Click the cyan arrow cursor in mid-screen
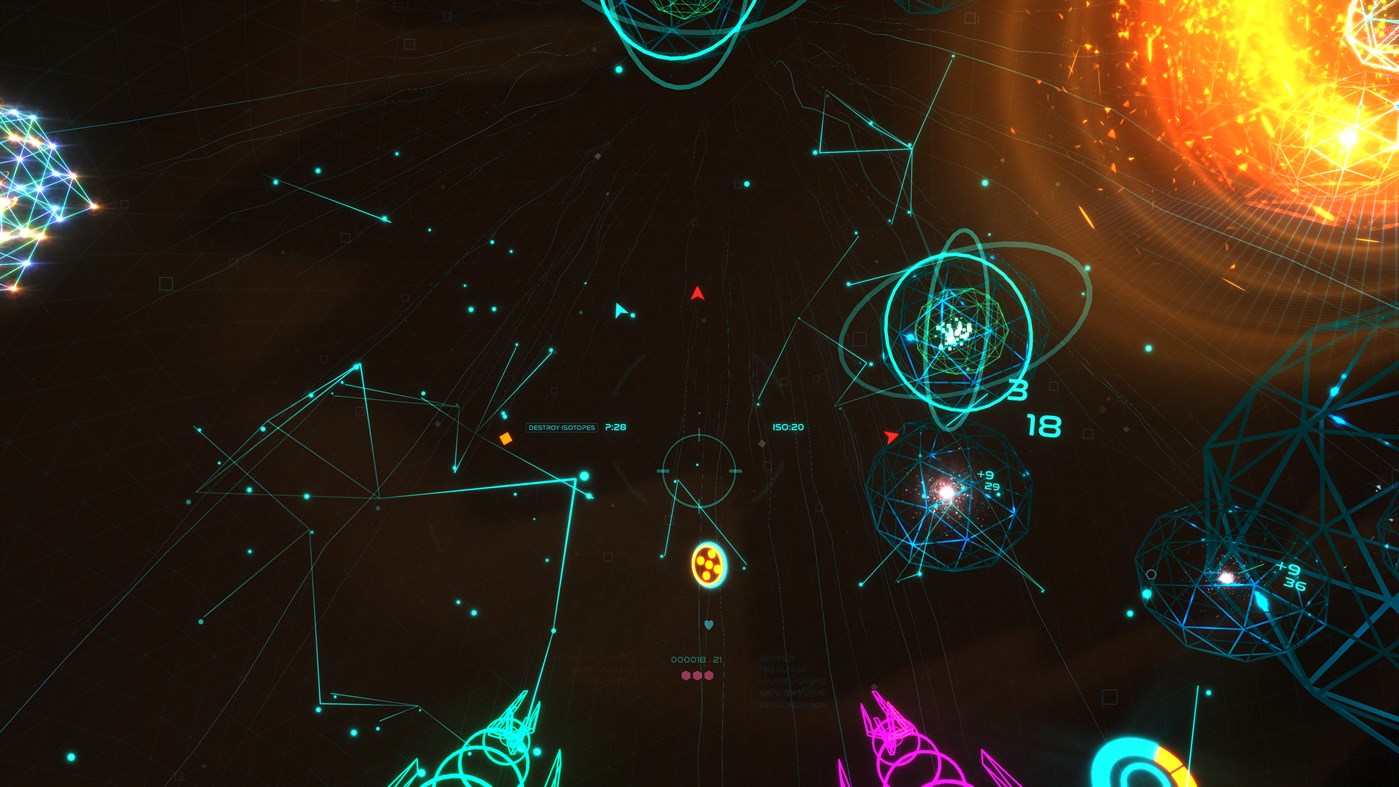This screenshot has width=1399, height=787. (621, 310)
